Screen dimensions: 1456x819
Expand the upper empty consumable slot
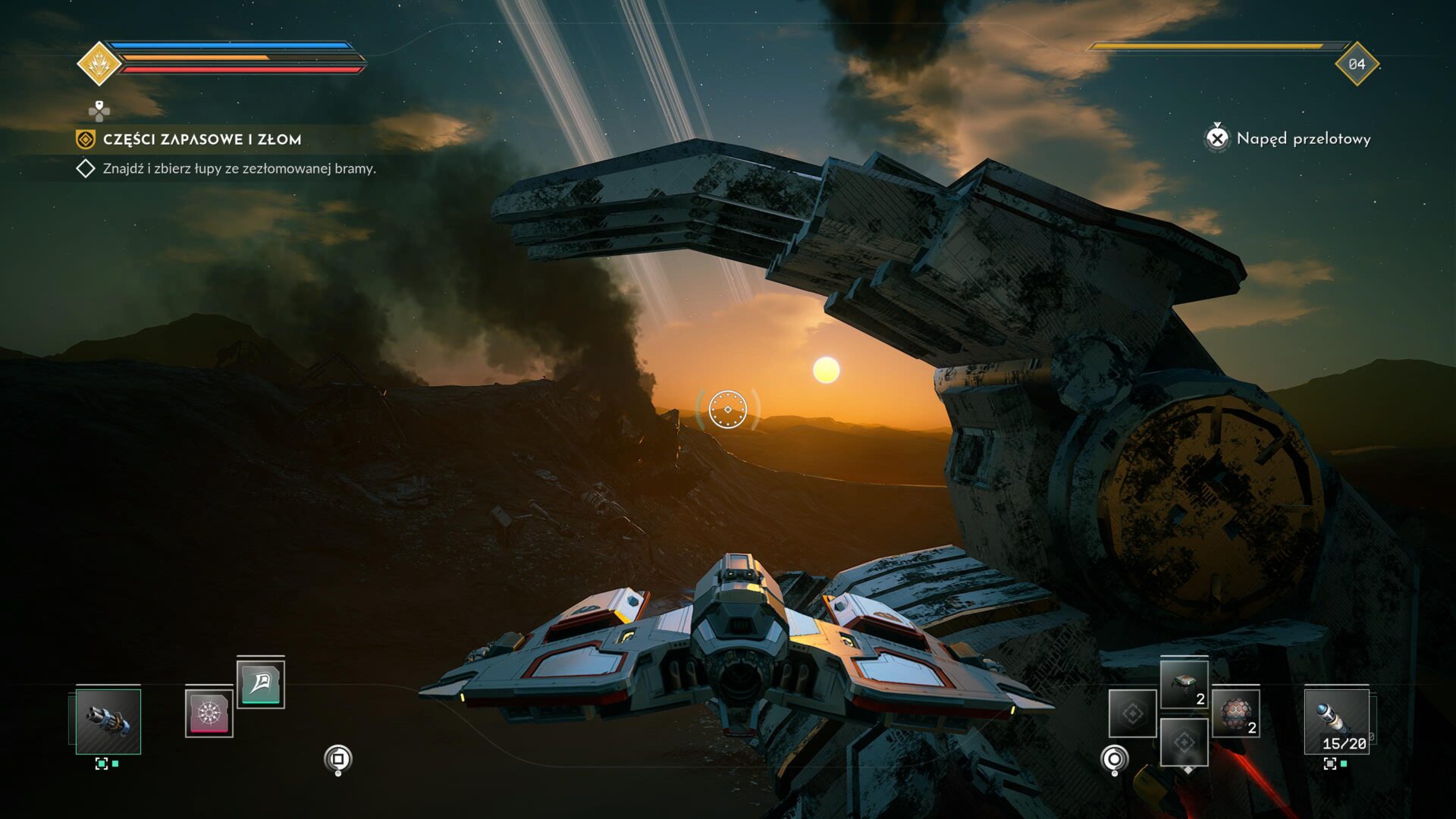tap(1131, 714)
